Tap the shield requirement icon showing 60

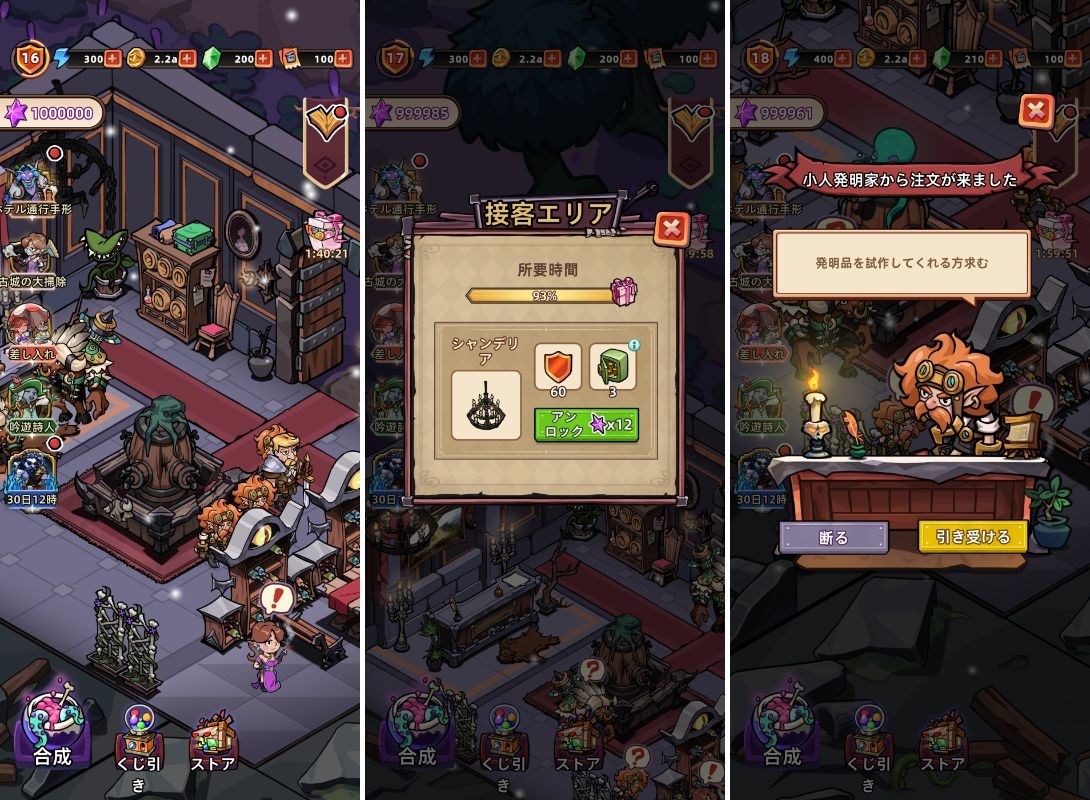coord(557,366)
